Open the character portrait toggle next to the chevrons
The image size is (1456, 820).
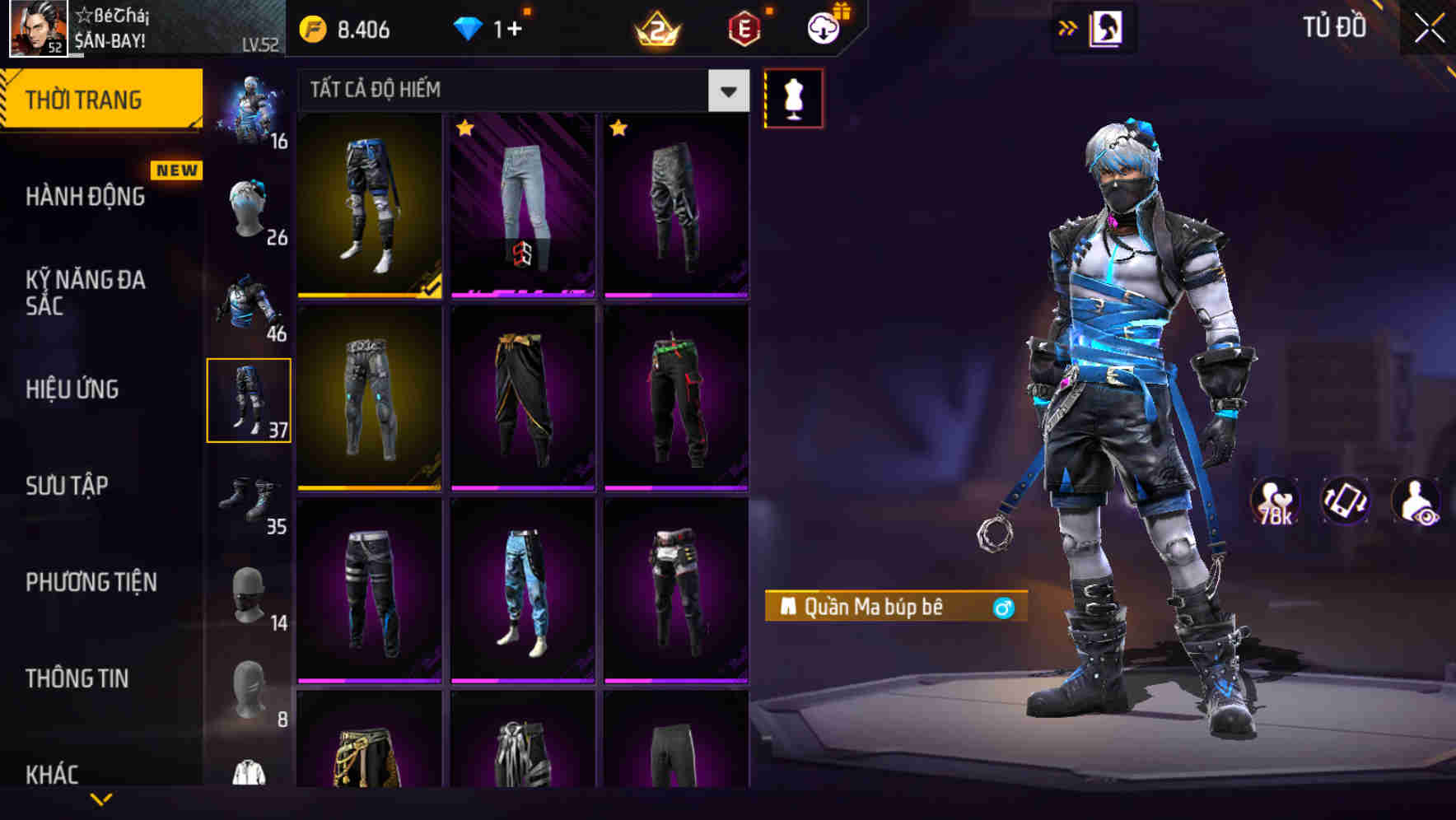pos(1108,27)
